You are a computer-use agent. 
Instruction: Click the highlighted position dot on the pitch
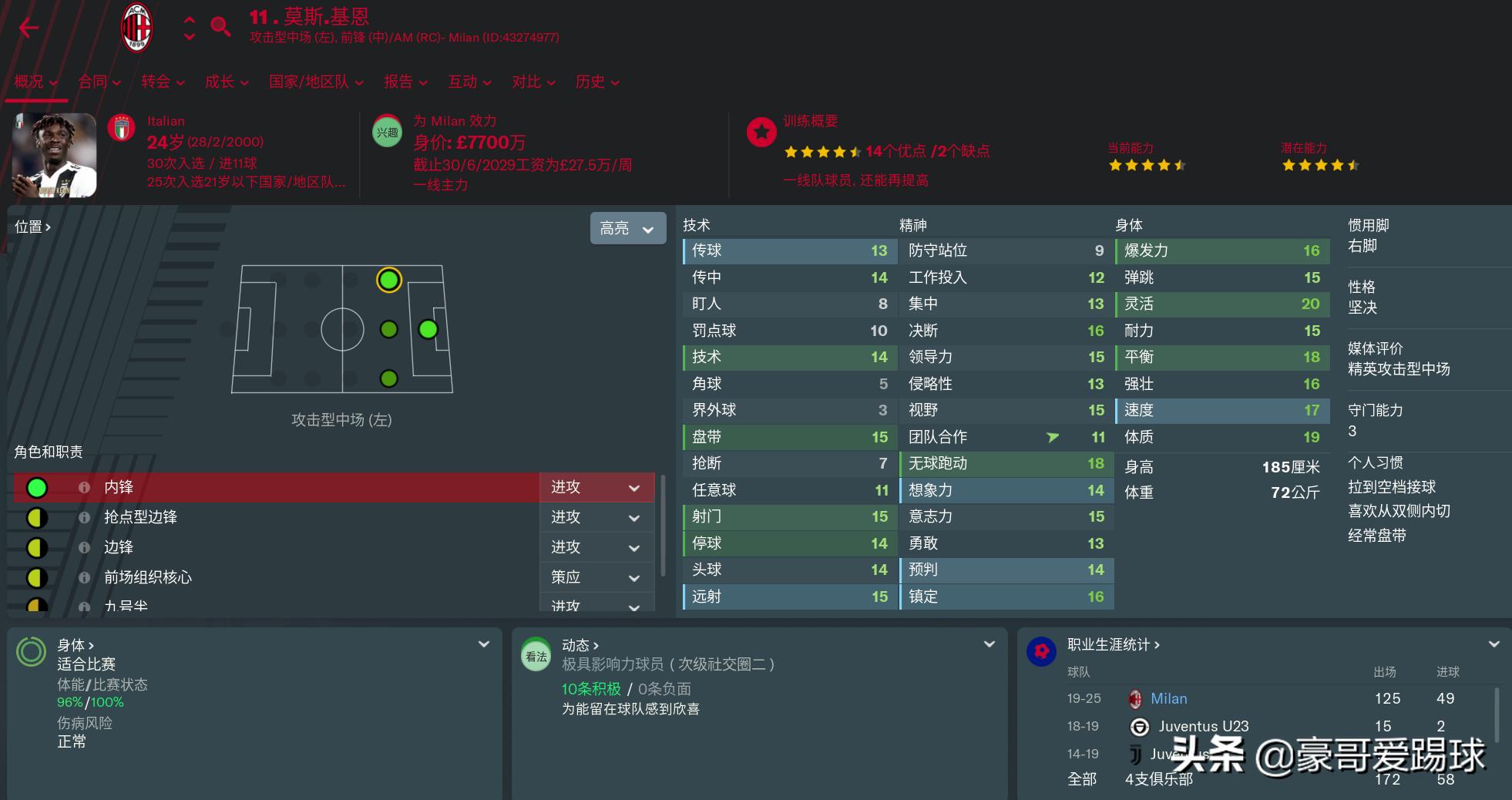pyautogui.click(x=388, y=281)
